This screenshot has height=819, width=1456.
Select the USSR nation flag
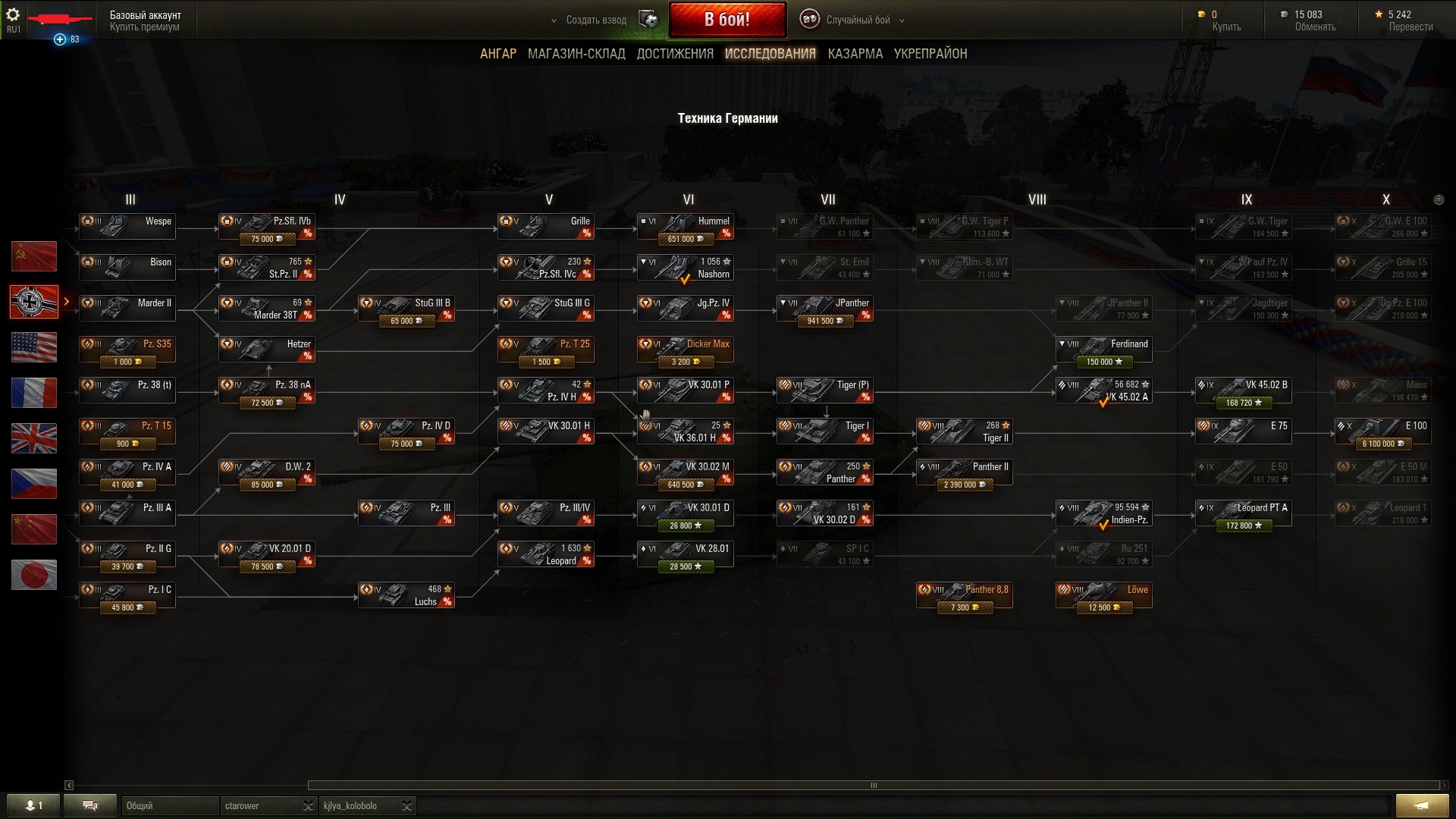34,256
